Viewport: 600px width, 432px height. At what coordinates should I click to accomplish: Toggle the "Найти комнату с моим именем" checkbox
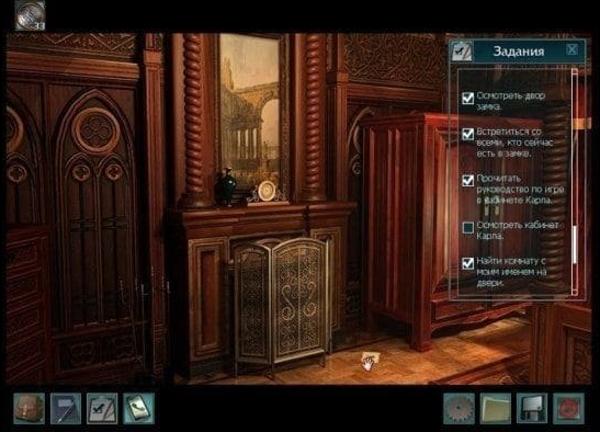coord(468,263)
